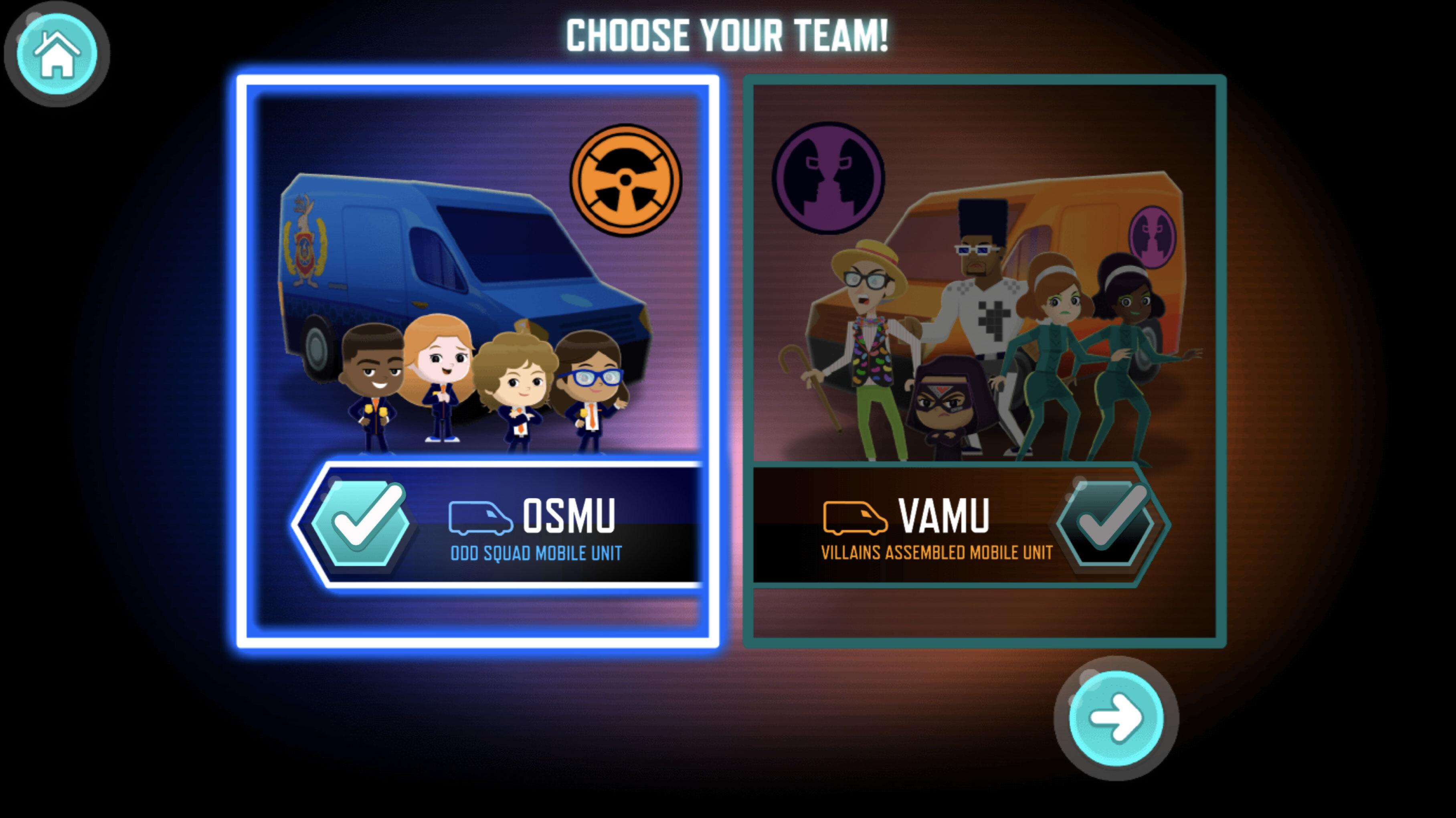The image size is (1456, 818).
Task: Continue with the arrow button
Action: coord(1116,718)
